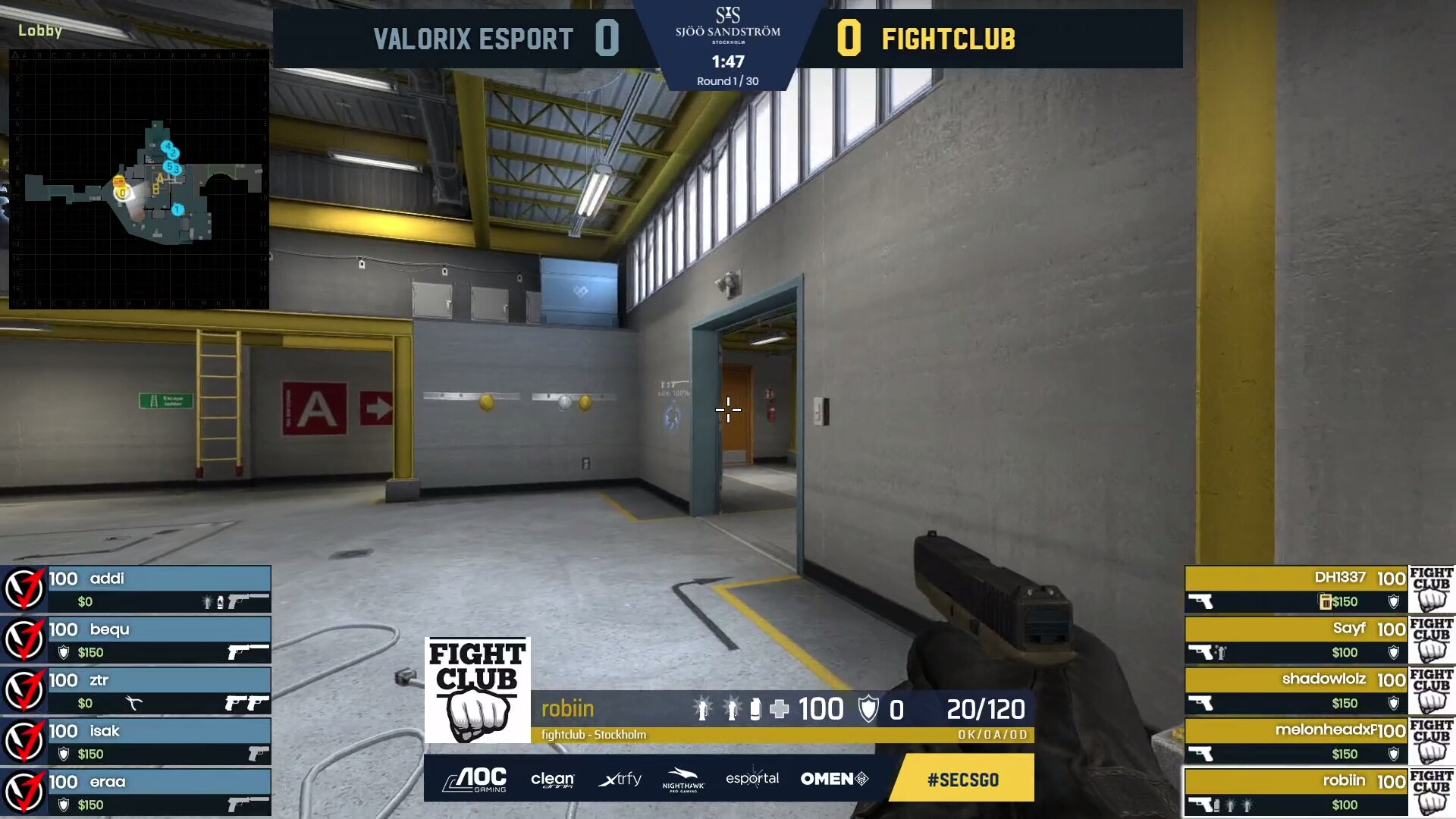Click the smoke grenade icon in Sayf's loadout
The width and height of the screenshot is (1456, 819).
(1220, 651)
